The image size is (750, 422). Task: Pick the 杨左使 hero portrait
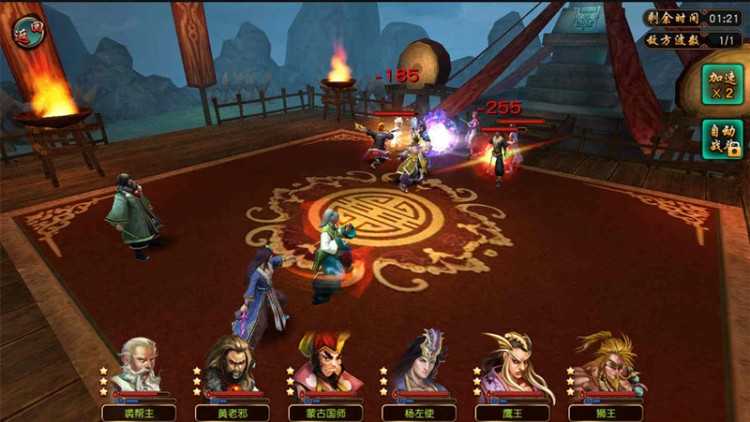[417, 364]
